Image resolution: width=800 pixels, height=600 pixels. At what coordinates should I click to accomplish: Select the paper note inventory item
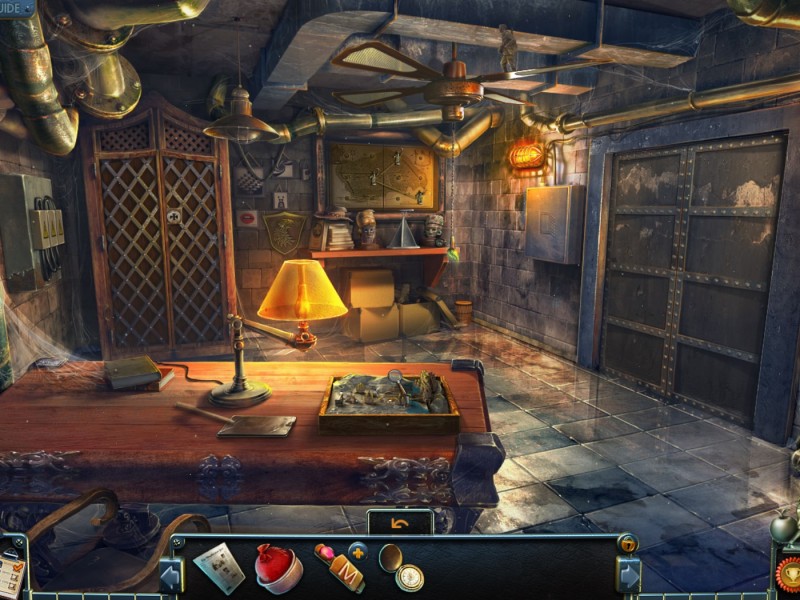[219, 567]
